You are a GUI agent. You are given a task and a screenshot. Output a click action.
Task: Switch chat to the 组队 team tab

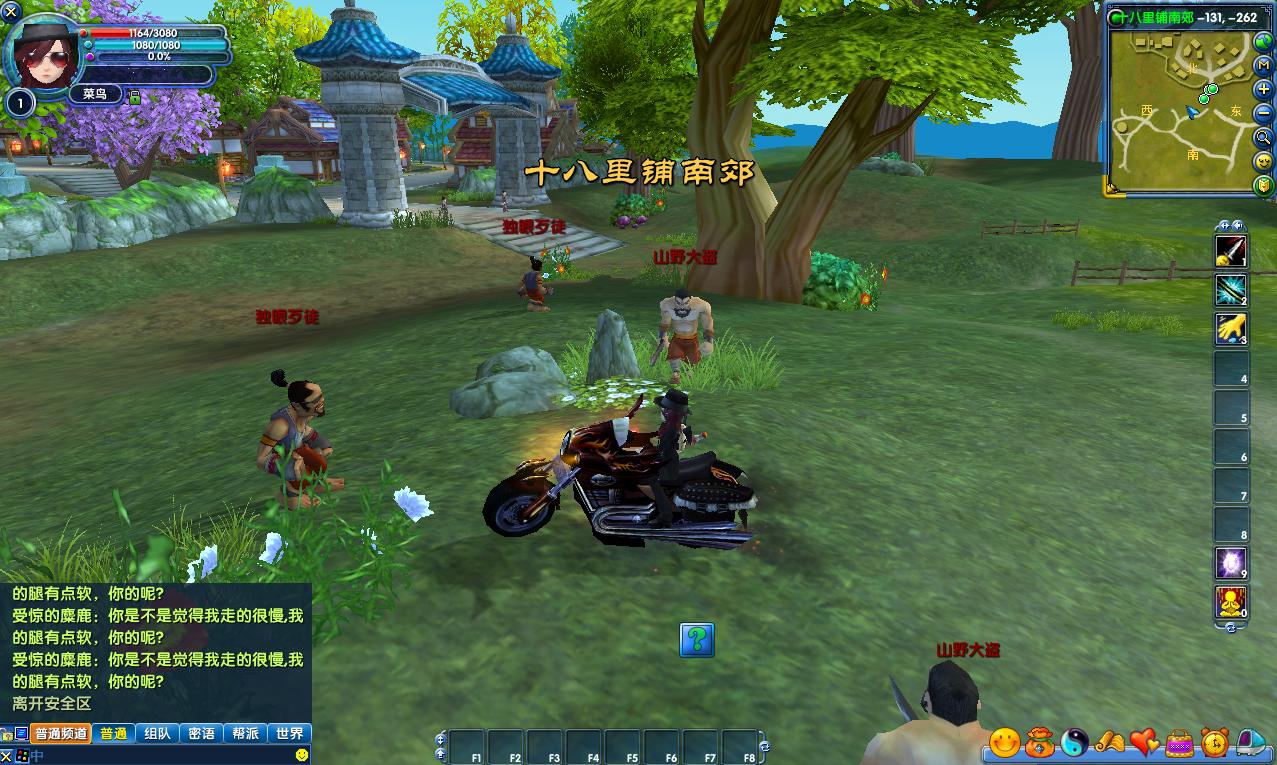[x=157, y=733]
